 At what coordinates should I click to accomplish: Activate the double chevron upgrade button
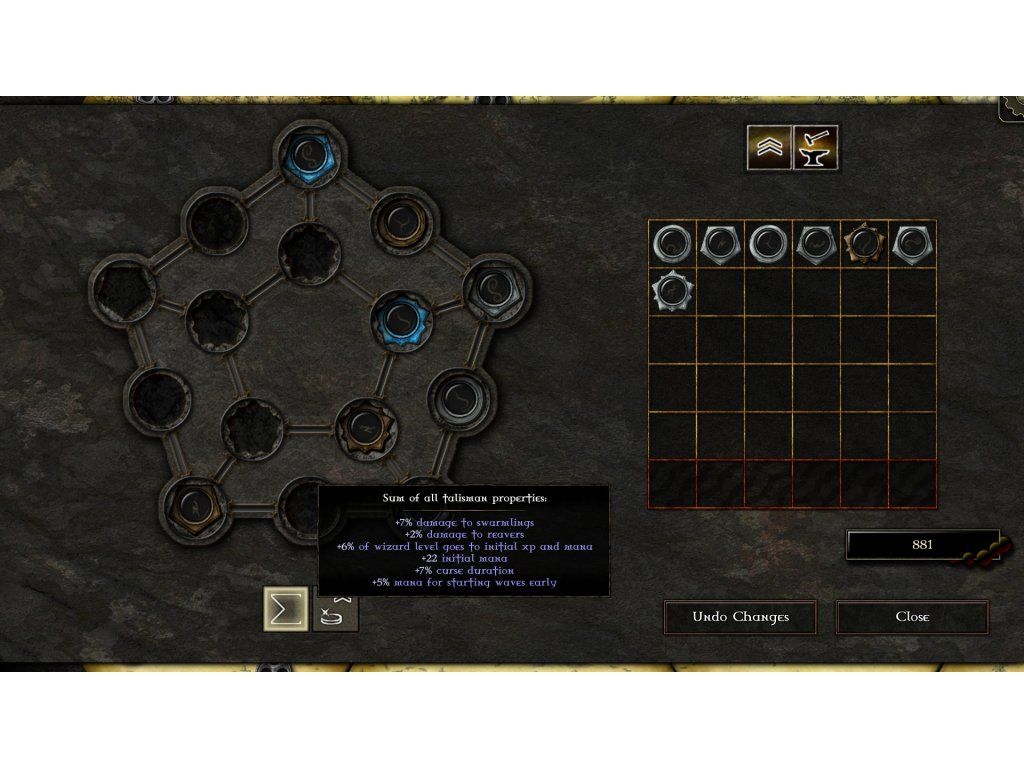(x=769, y=148)
